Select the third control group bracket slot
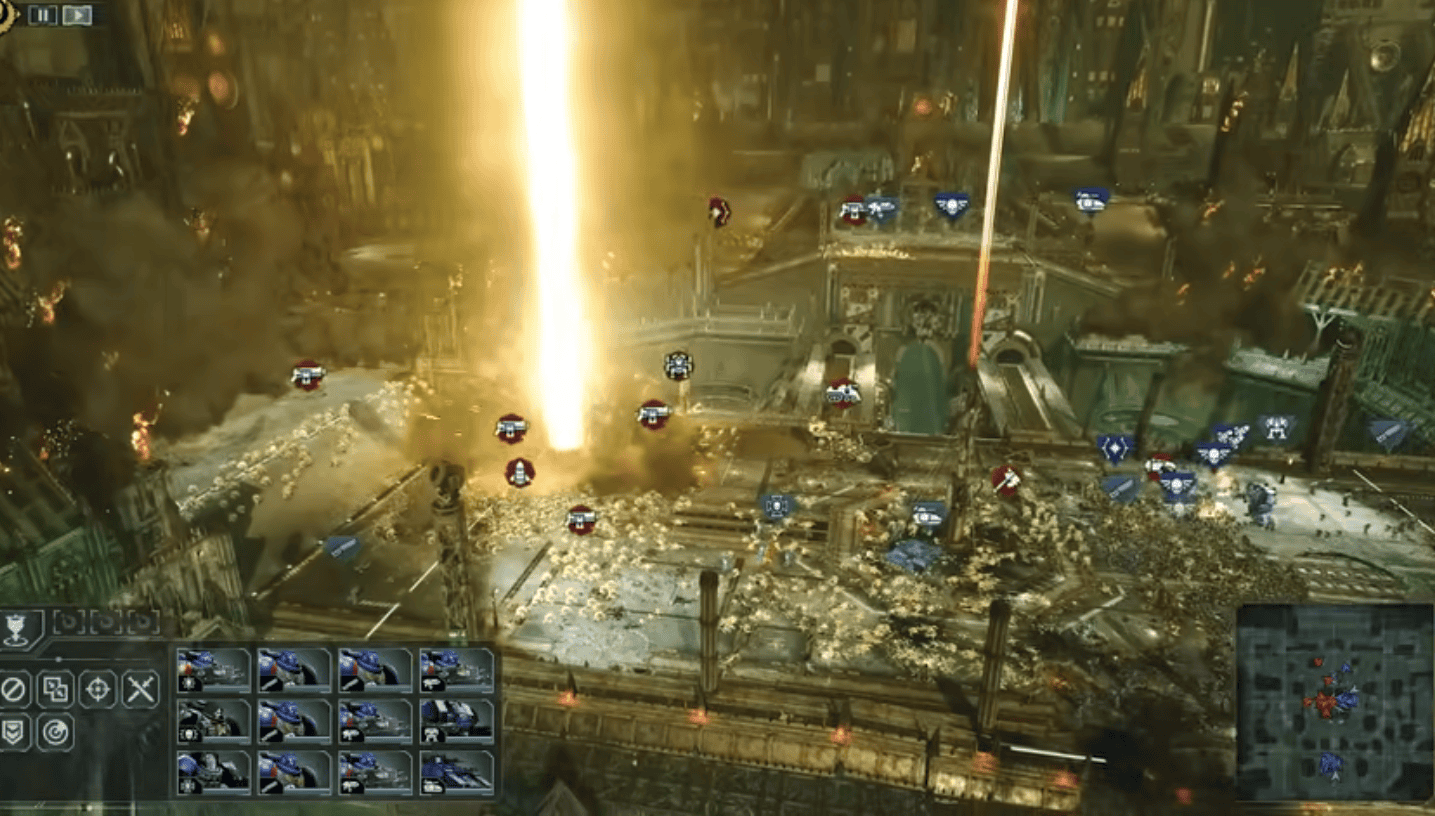Viewport: 1435px width, 816px height. pyautogui.click(x=142, y=623)
